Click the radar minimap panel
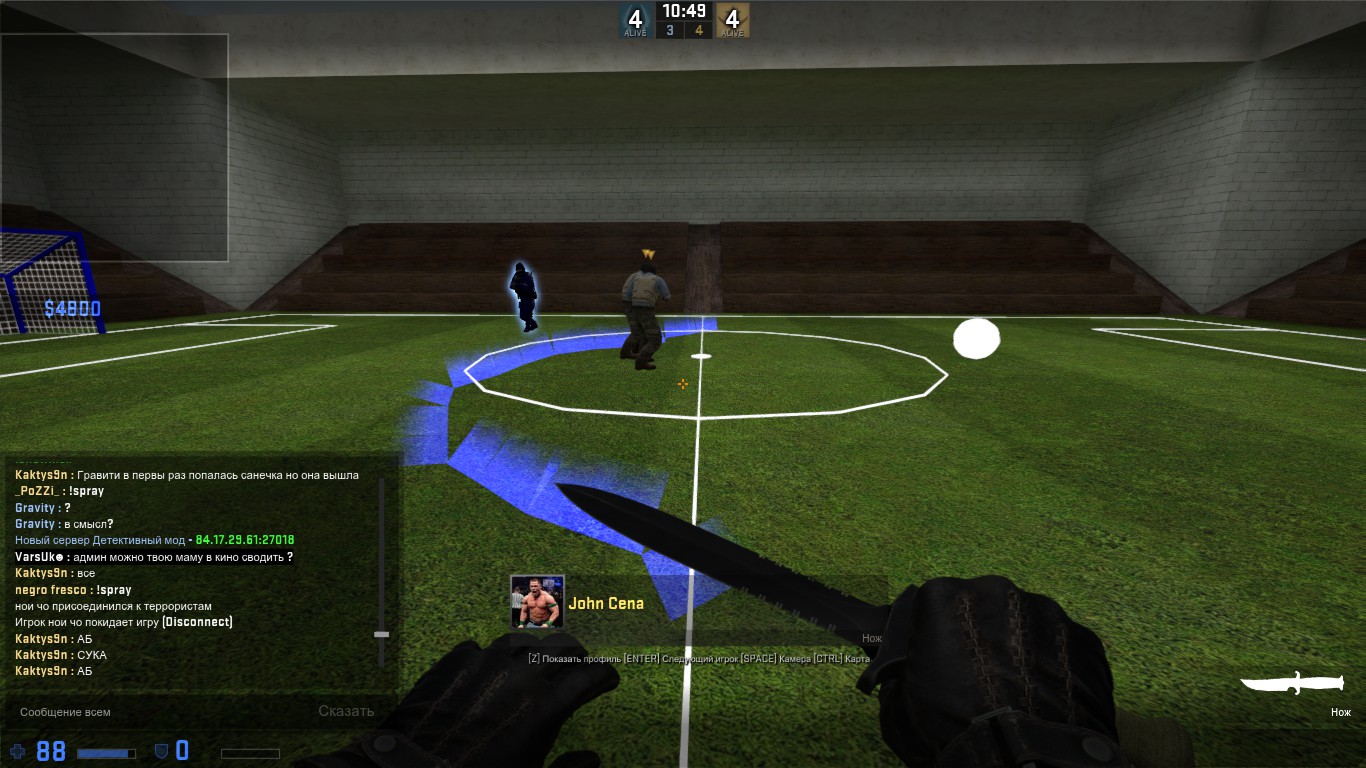The image size is (1366, 768). coord(114,148)
